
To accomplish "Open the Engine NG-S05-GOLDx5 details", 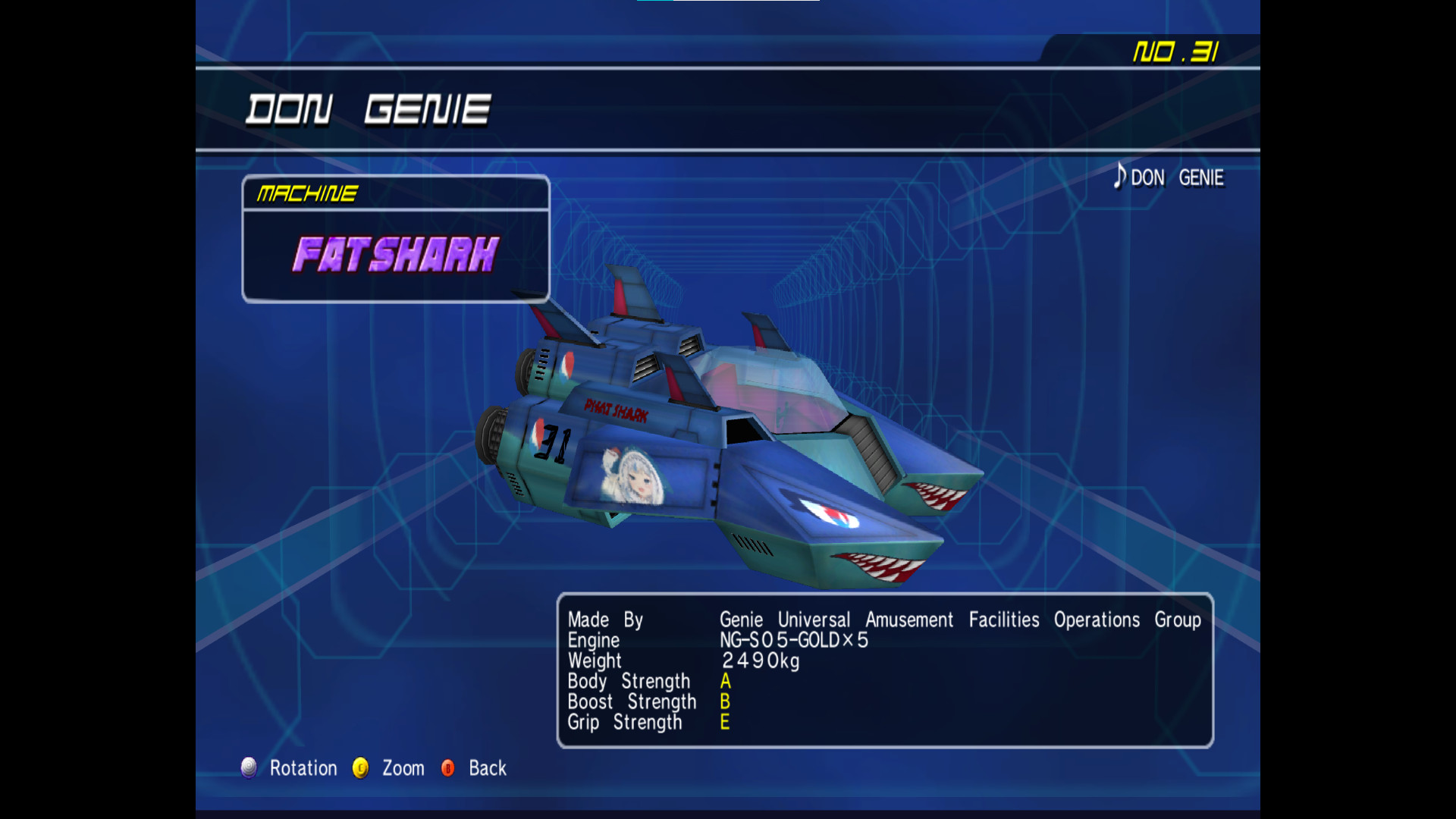I will pos(793,640).
